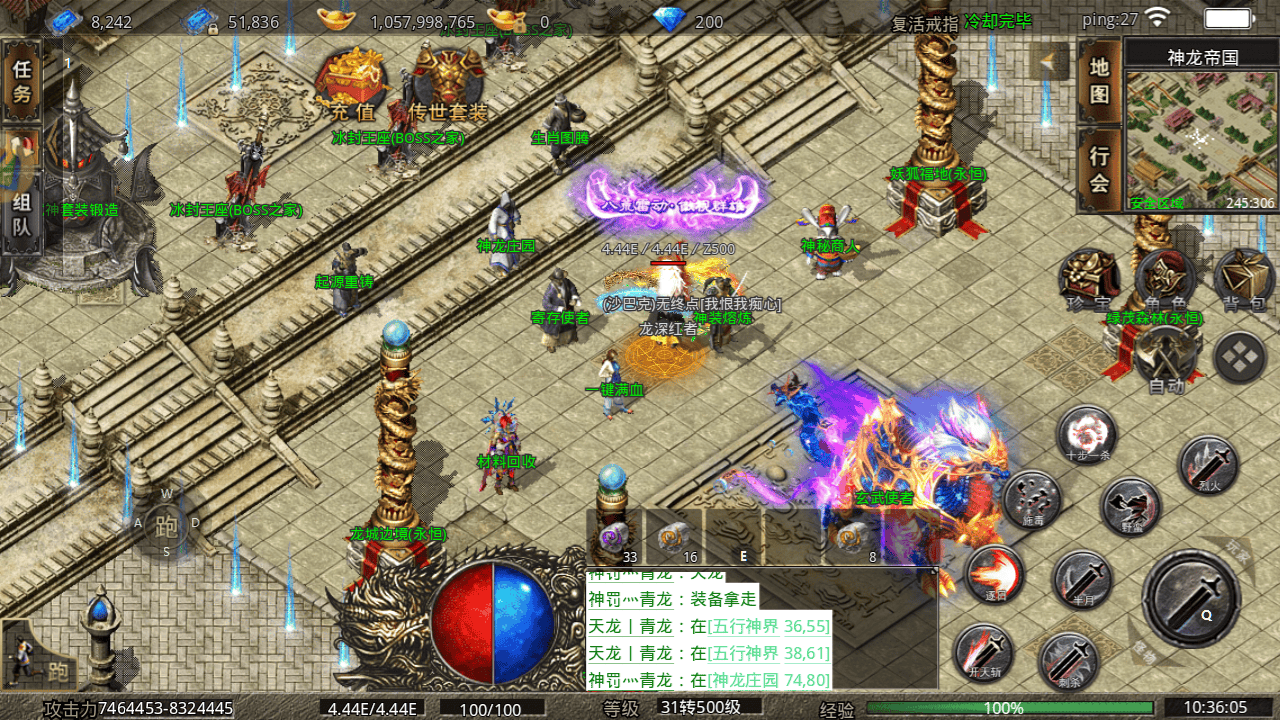Open the 充值 recharge treasure chest
This screenshot has width=1280, height=720.
(x=352, y=85)
